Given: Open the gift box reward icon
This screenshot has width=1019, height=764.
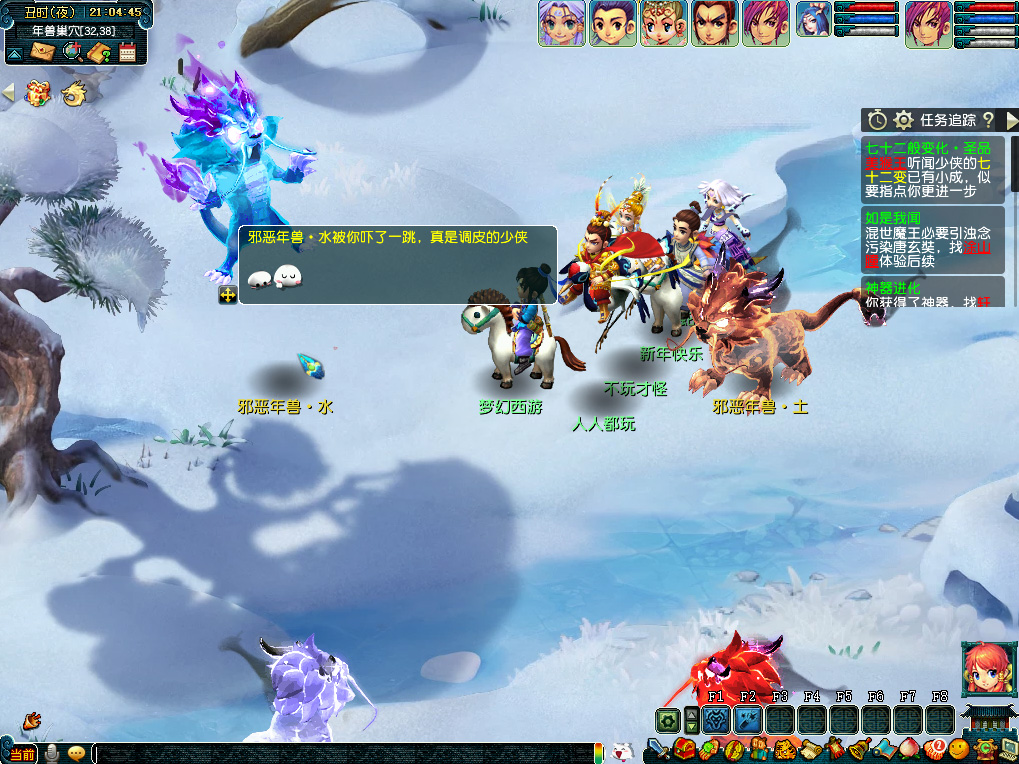Looking at the screenshot, I should (38, 94).
